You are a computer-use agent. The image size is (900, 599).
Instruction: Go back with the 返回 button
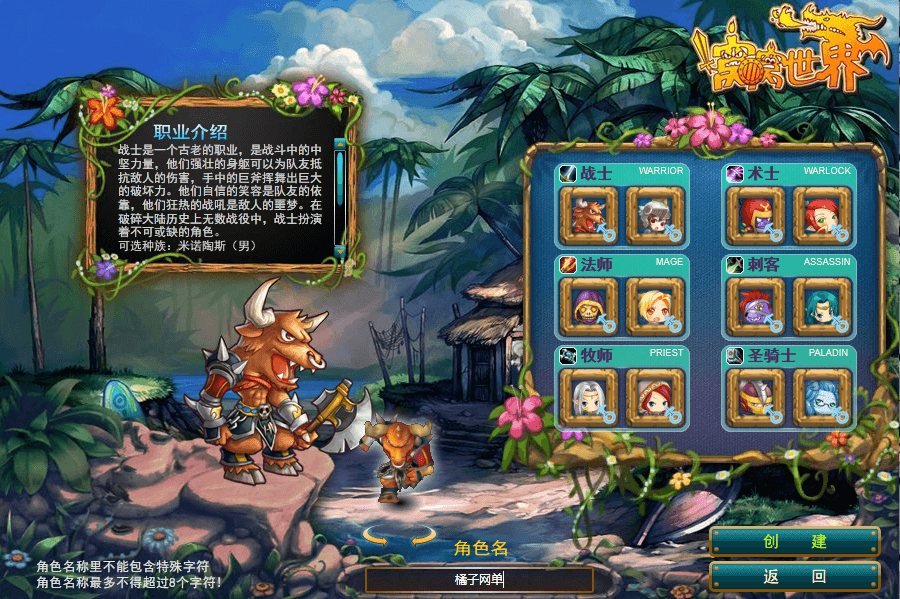tap(794, 576)
